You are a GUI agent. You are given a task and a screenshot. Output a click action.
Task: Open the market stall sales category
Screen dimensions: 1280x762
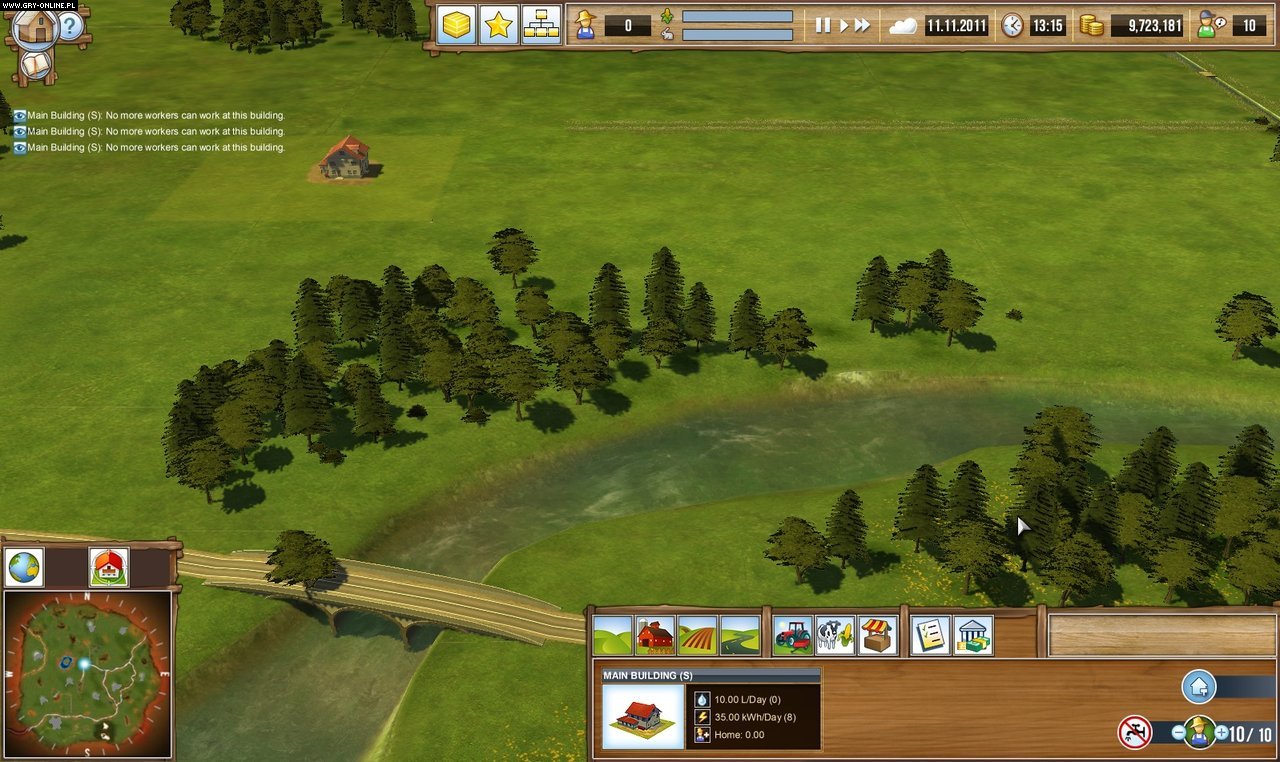point(875,632)
